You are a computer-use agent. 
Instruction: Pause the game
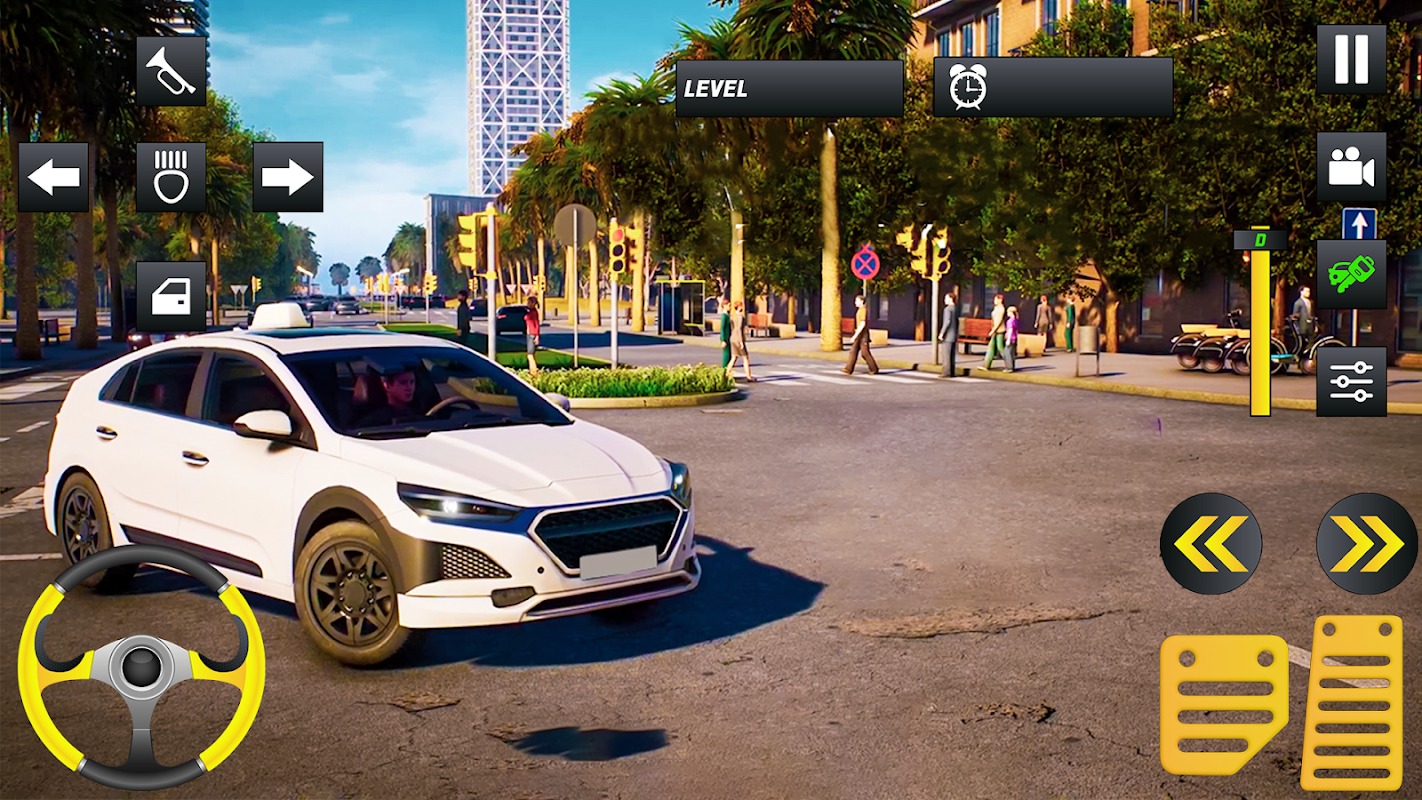pos(1351,59)
